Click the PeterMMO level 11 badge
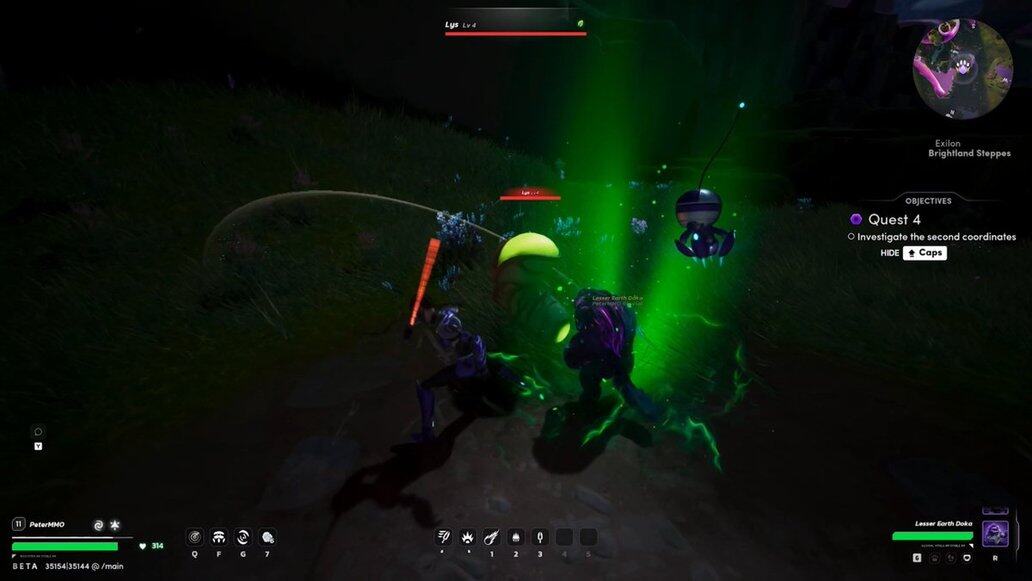This screenshot has height=581, width=1032. click(x=18, y=524)
